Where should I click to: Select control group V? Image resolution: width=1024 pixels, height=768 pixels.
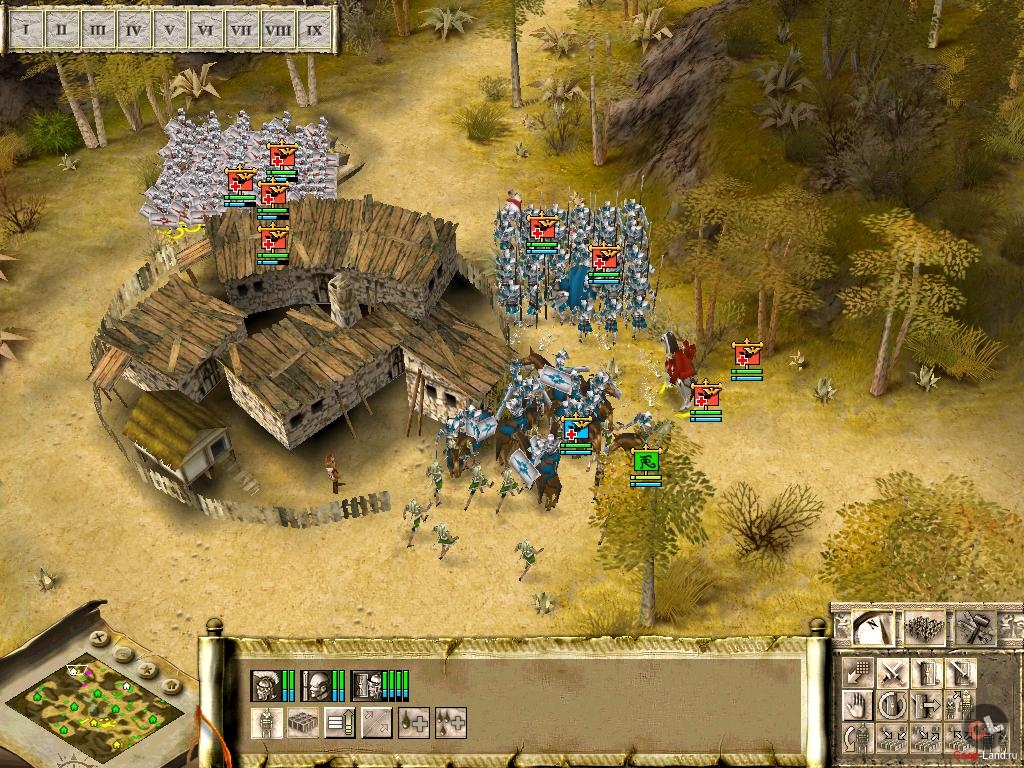click(169, 31)
